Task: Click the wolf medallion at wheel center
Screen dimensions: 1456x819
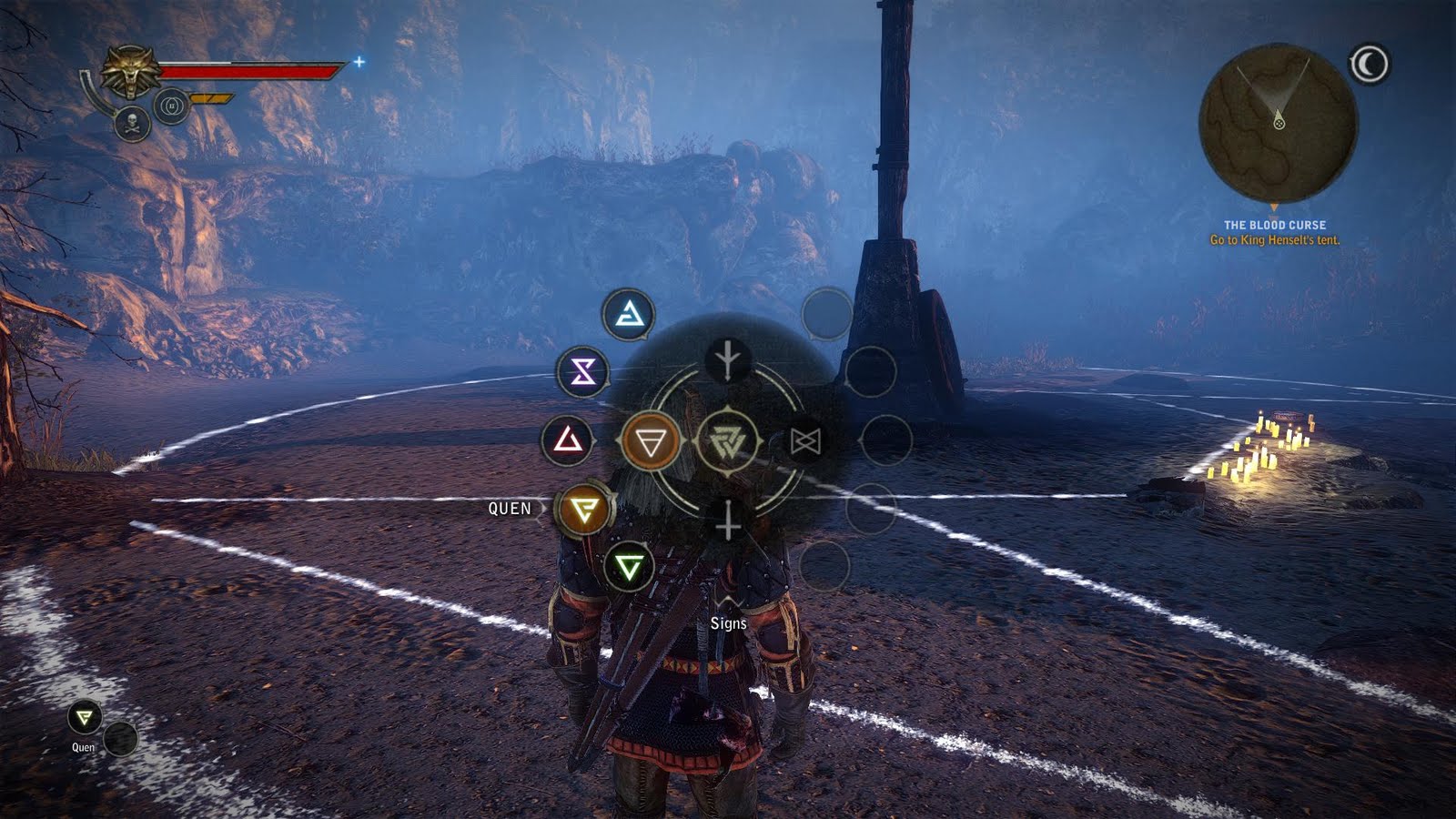Action: pyautogui.click(x=727, y=442)
